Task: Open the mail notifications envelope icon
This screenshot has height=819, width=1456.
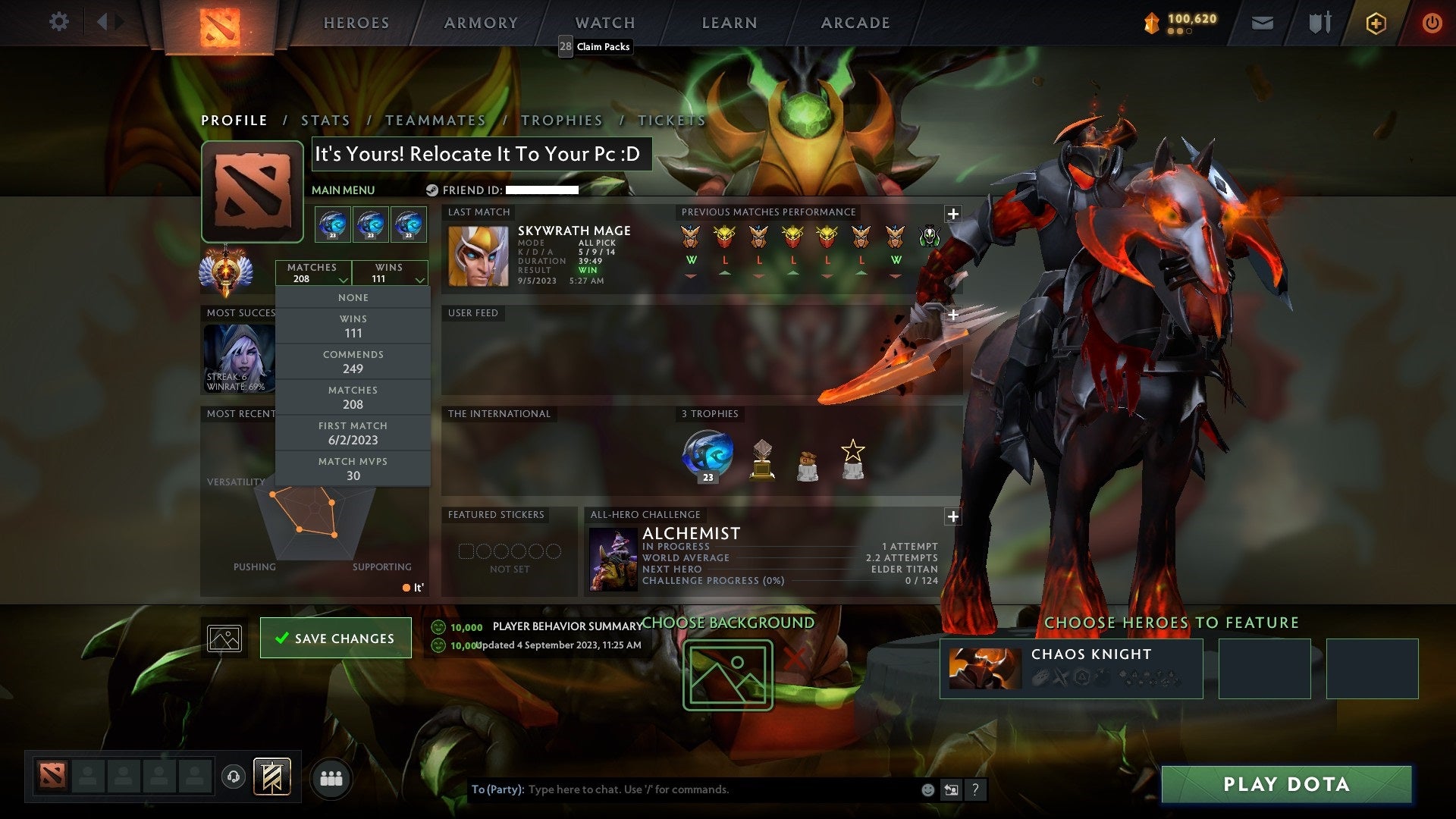Action: tap(1263, 22)
